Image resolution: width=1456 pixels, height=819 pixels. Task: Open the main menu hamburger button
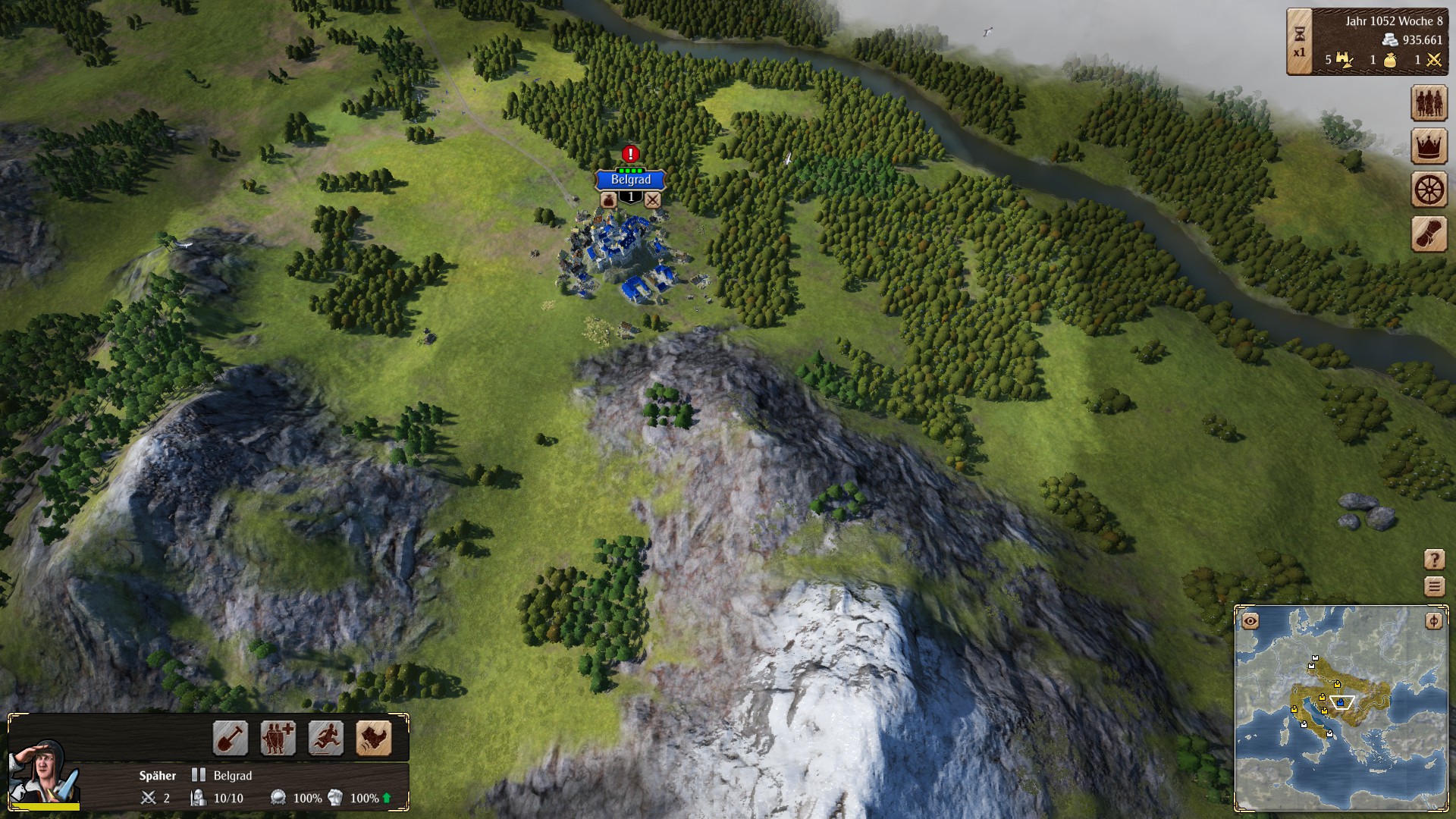(1434, 586)
